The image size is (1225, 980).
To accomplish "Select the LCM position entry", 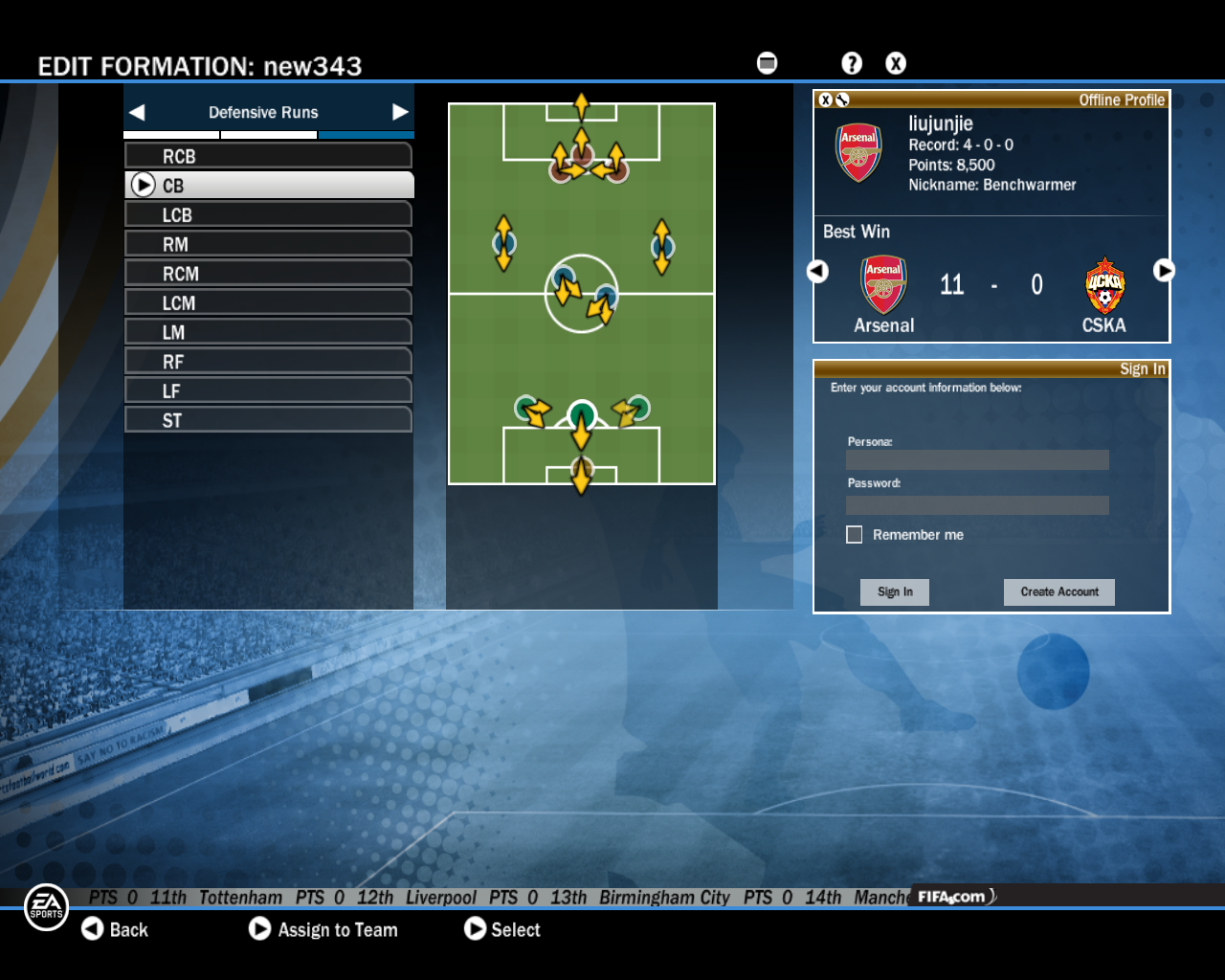I will click(x=268, y=303).
